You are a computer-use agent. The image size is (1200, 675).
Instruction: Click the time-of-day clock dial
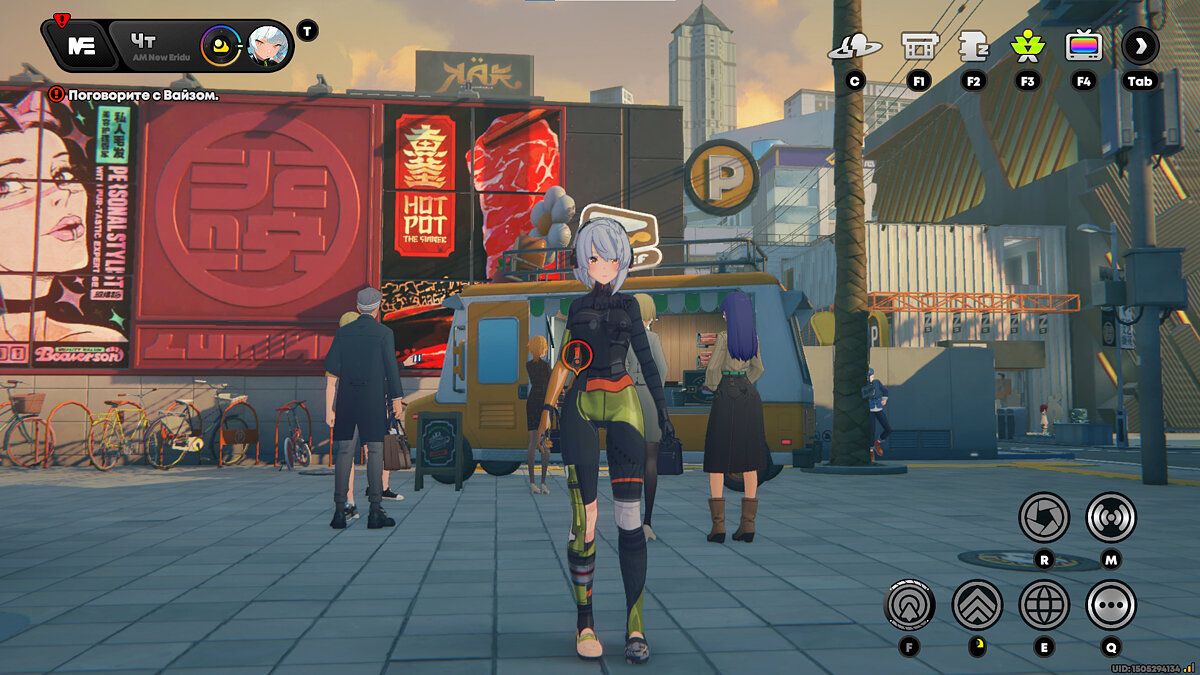pos(221,45)
